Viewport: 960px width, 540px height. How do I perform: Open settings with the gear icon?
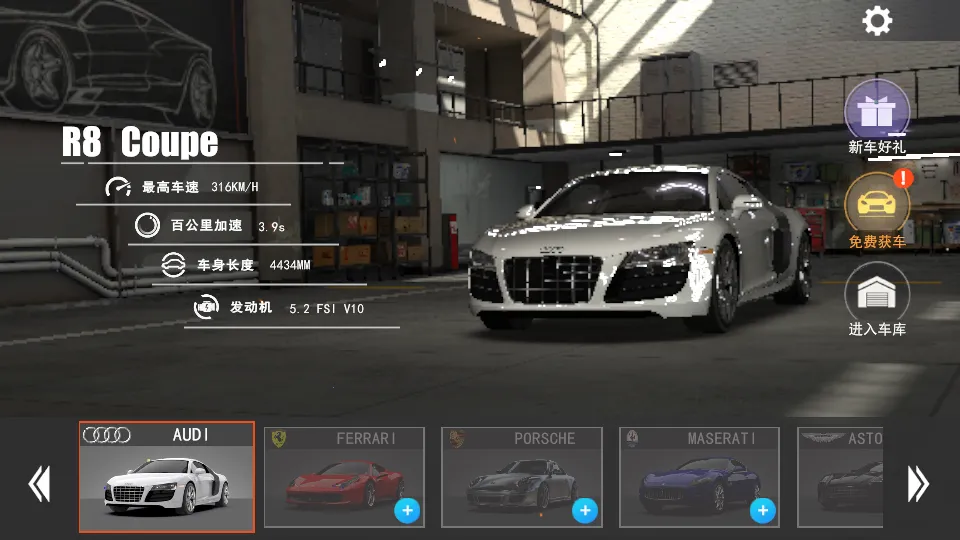[877, 21]
